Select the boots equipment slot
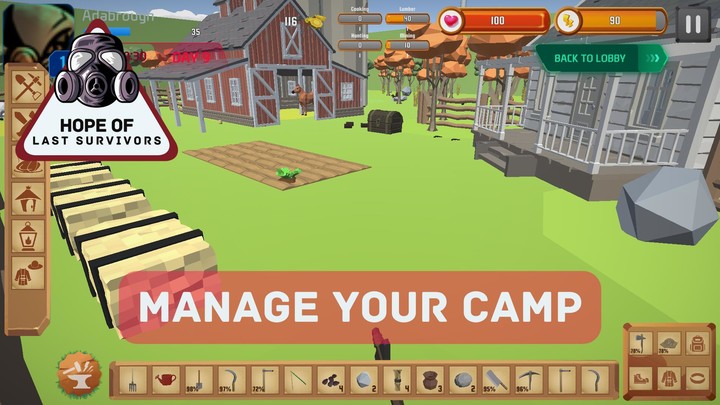The height and width of the screenshot is (405, 720). click(639, 378)
